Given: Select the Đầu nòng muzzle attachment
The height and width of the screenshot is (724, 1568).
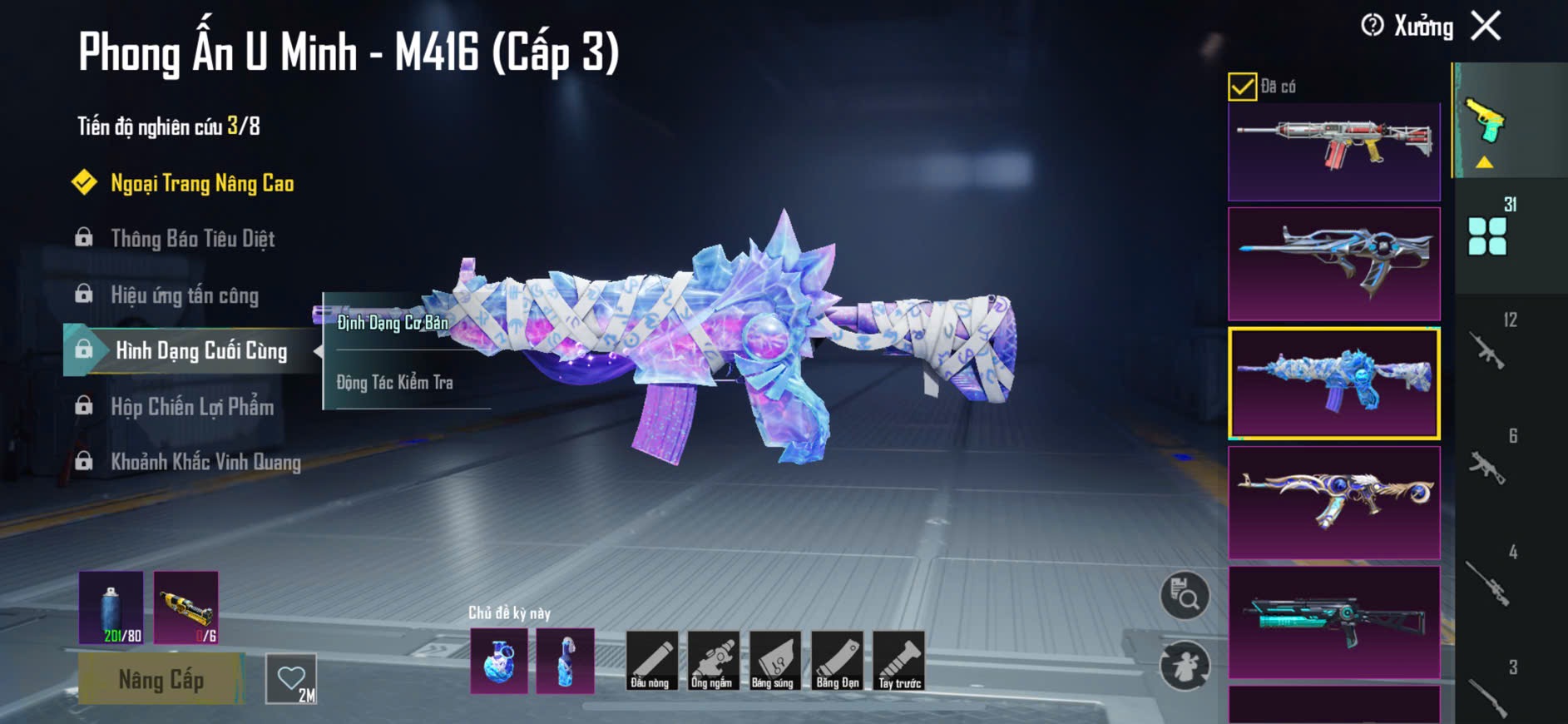Looking at the screenshot, I should pos(650,661).
